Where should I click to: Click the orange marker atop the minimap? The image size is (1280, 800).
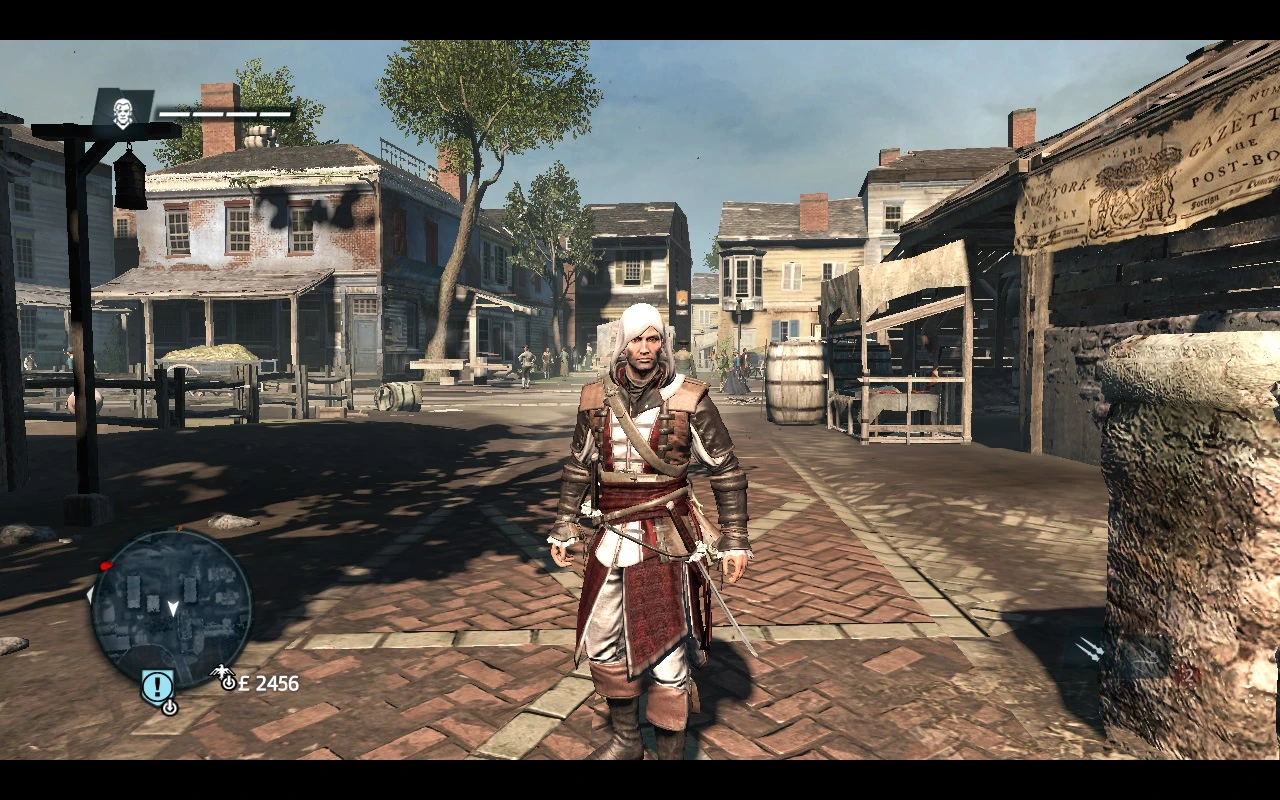coord(180,528)
